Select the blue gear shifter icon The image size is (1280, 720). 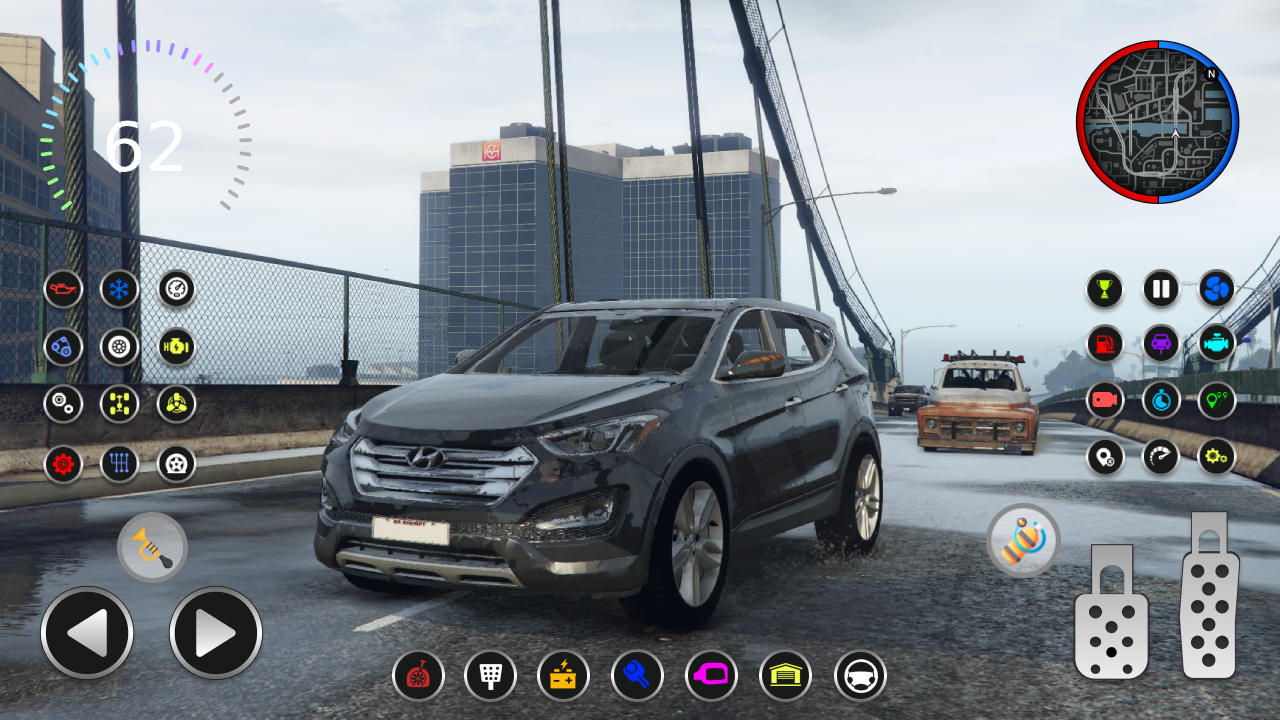(x=120, y=463)
